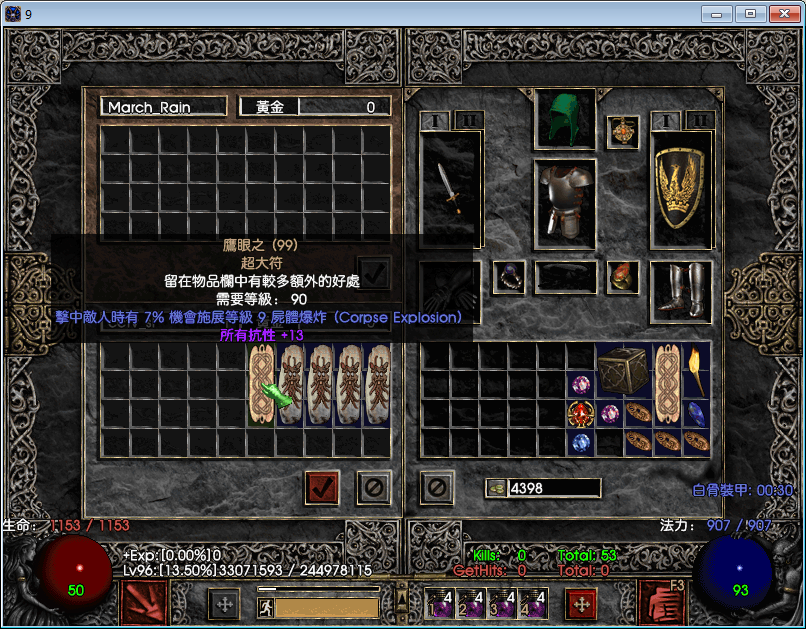Click the equipped sword weapon slot
Viewport: 806px width, 629px height.
450,190
